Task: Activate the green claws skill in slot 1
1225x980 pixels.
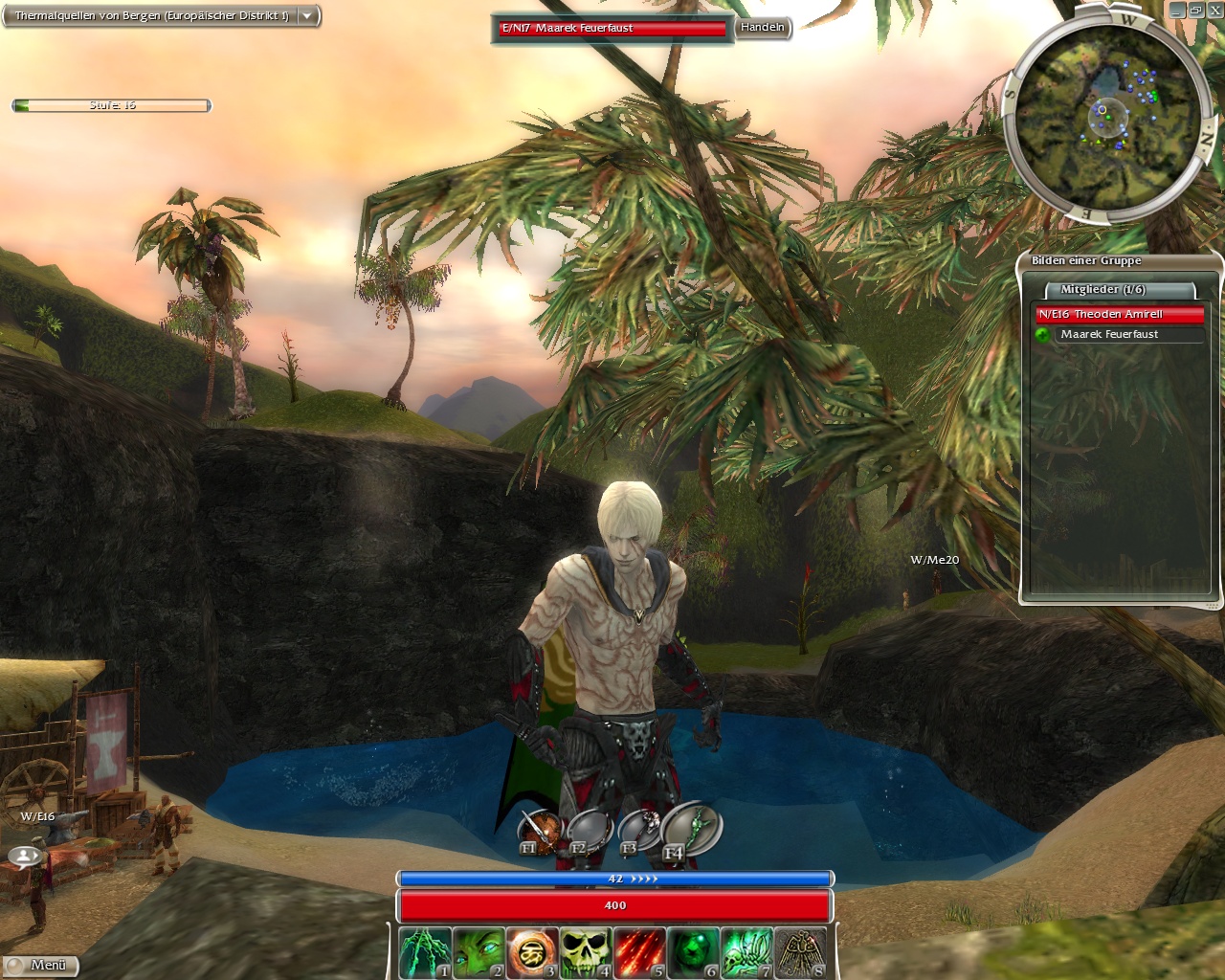Action: (x=424, y=953)
